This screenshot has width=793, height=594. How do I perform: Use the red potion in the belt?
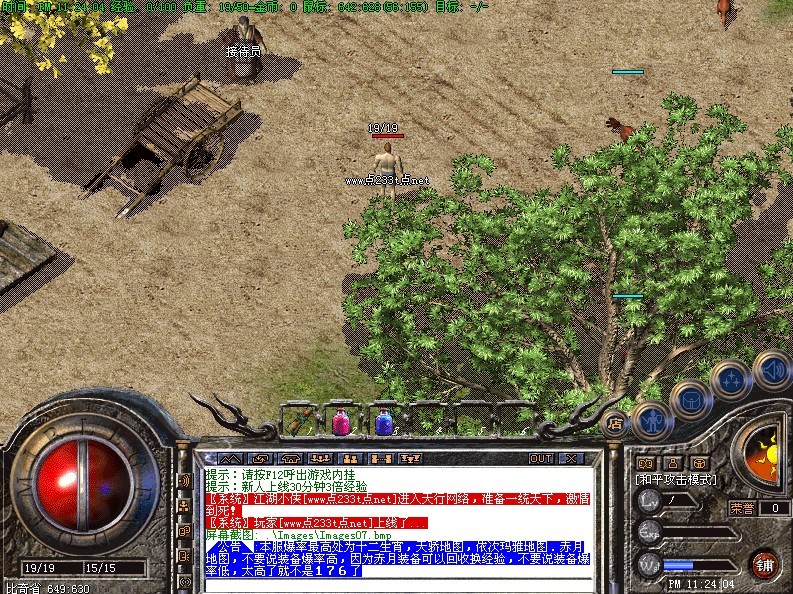coord(341,422)
